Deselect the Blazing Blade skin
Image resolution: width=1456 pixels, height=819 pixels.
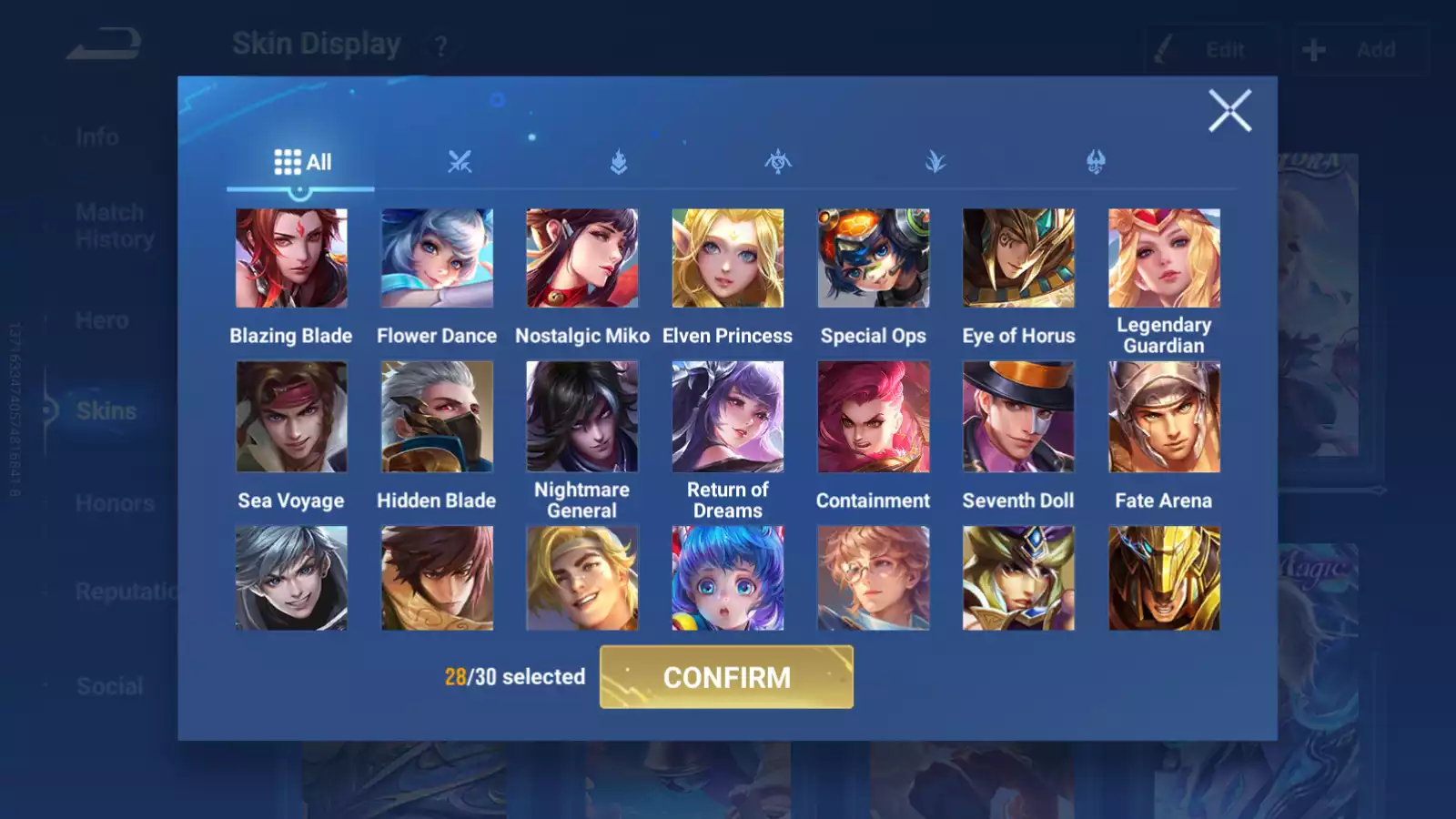pos(291,258)
